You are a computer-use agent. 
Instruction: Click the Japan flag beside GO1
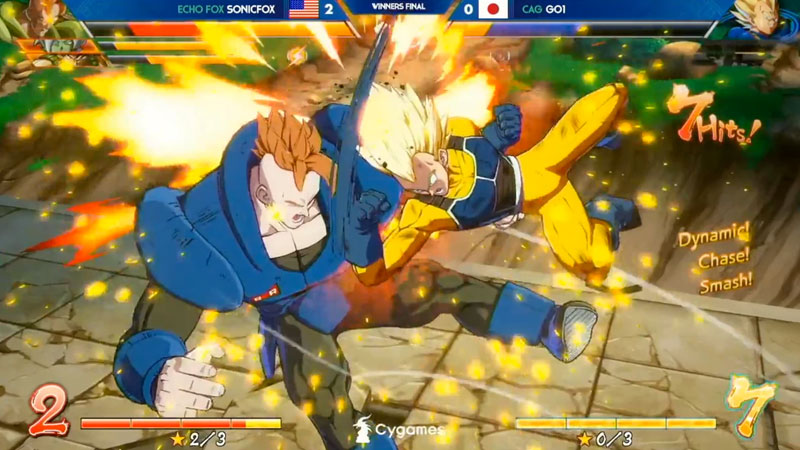coord(493,10)
